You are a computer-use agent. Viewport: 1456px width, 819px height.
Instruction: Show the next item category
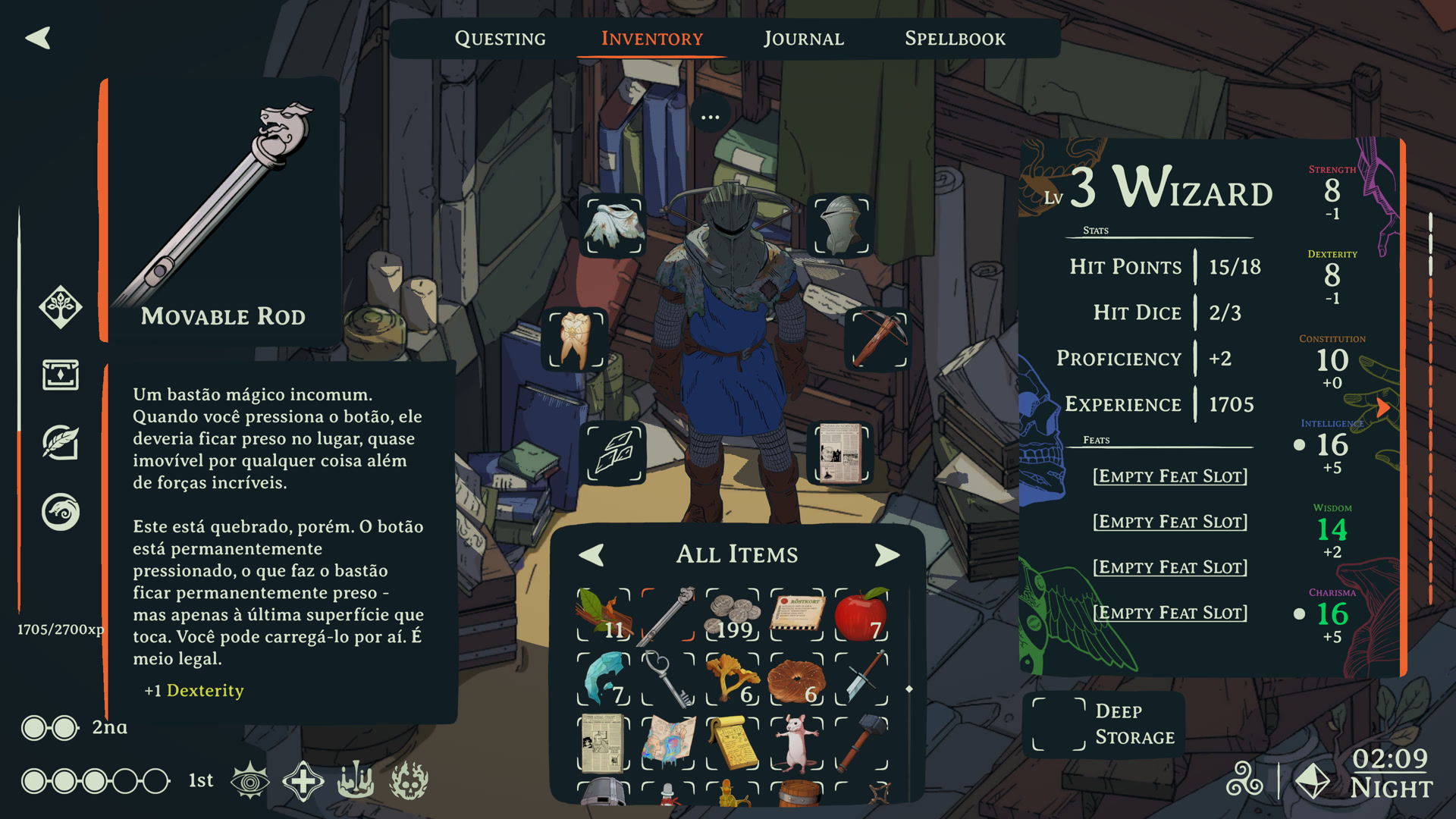click(886, 555)
